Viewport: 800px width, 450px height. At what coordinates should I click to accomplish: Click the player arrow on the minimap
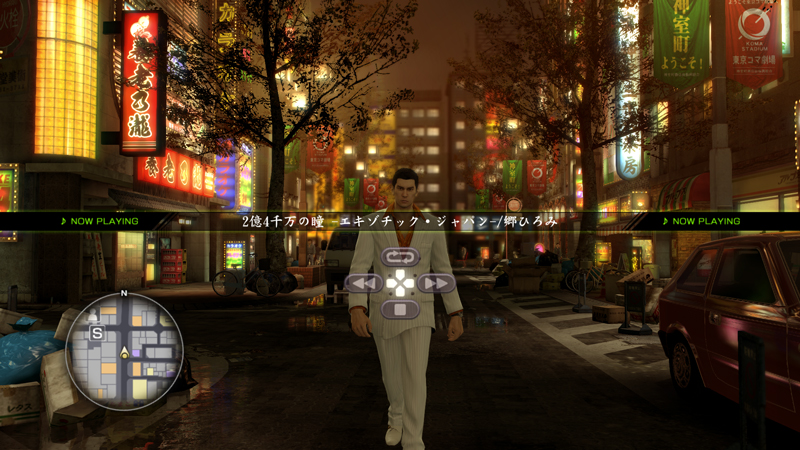(x=124, y=352)
